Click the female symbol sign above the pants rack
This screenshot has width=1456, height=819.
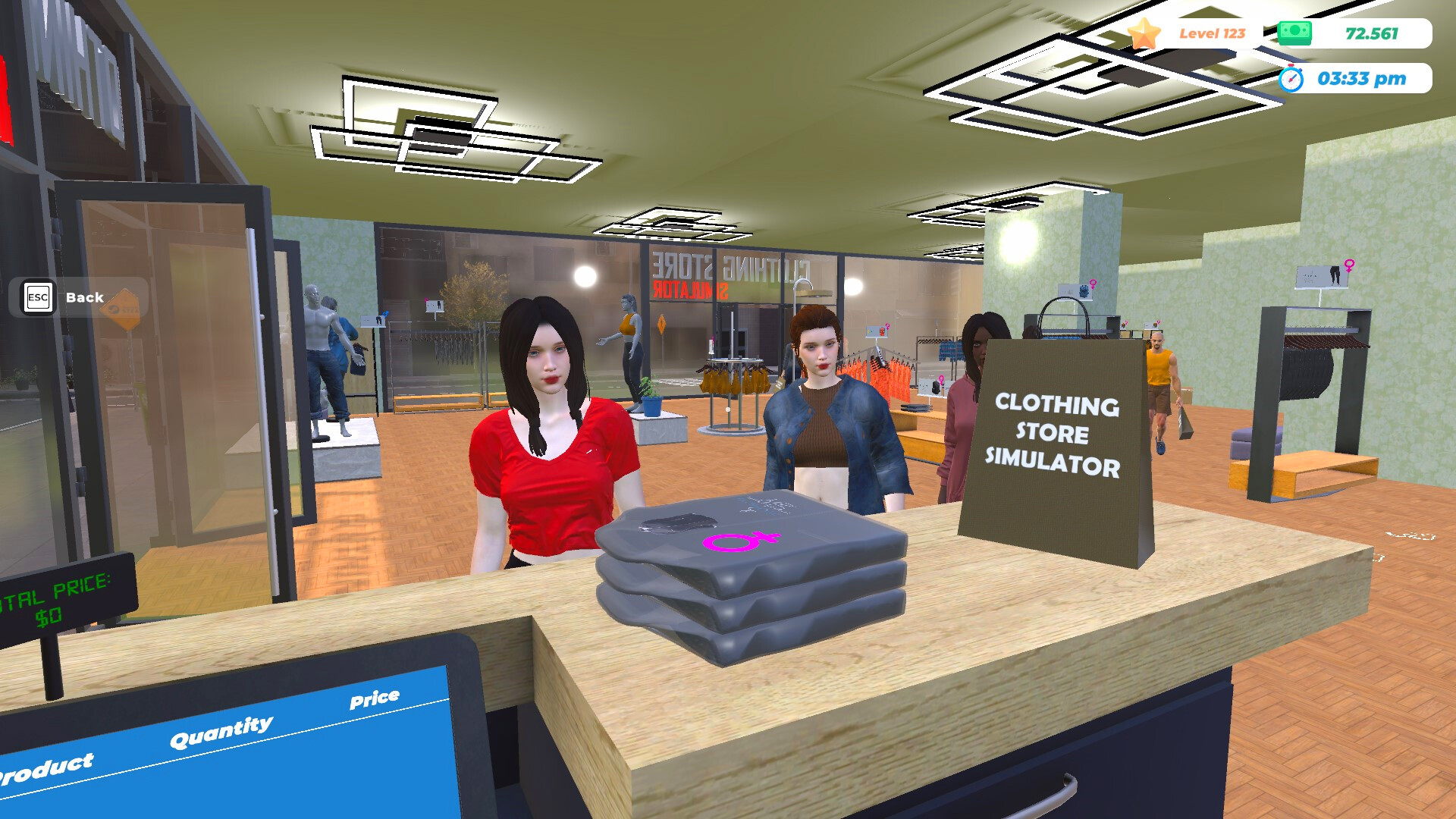tap(1349, 267)
